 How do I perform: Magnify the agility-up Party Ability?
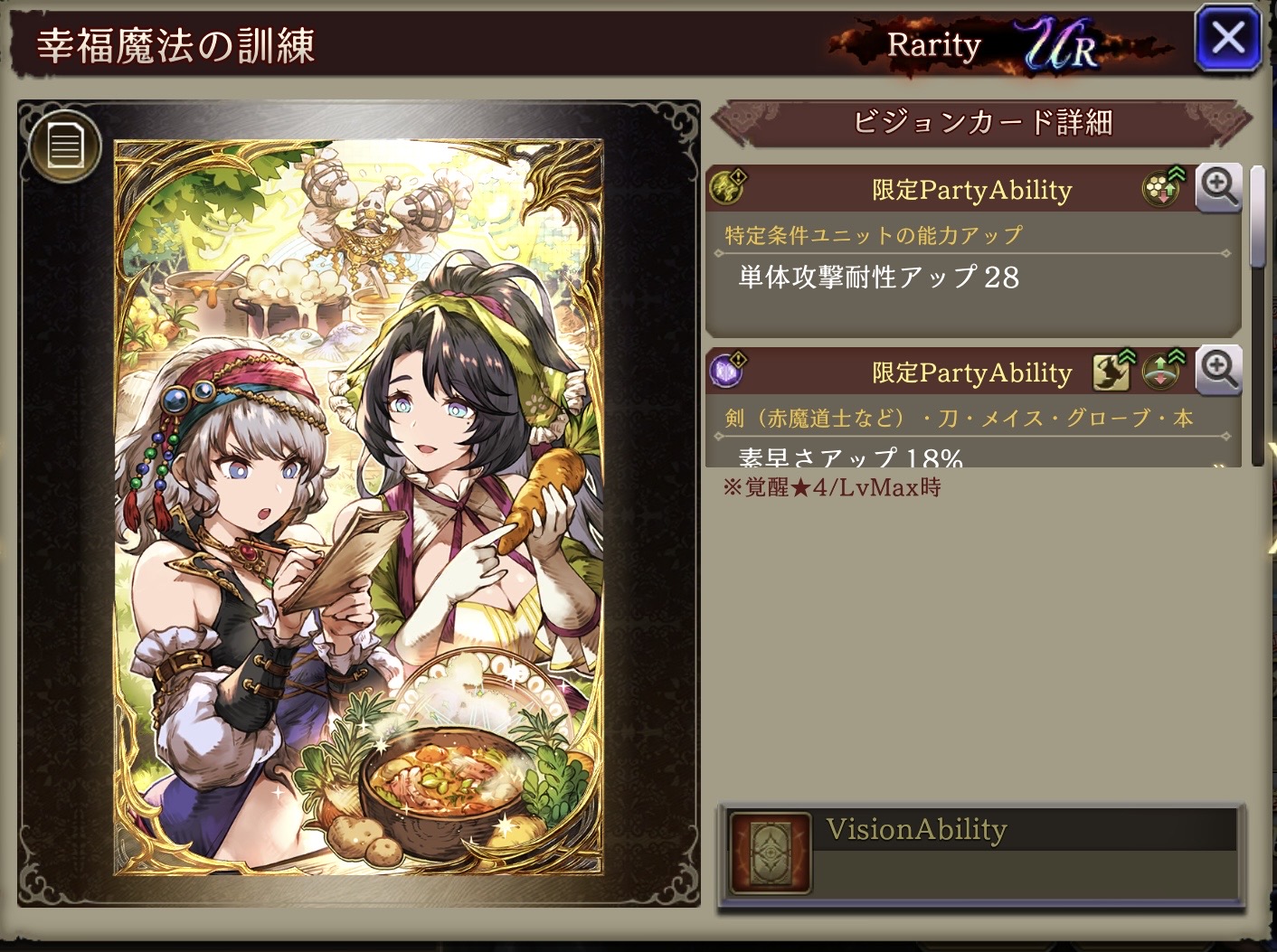click(x=1218, y=371)
